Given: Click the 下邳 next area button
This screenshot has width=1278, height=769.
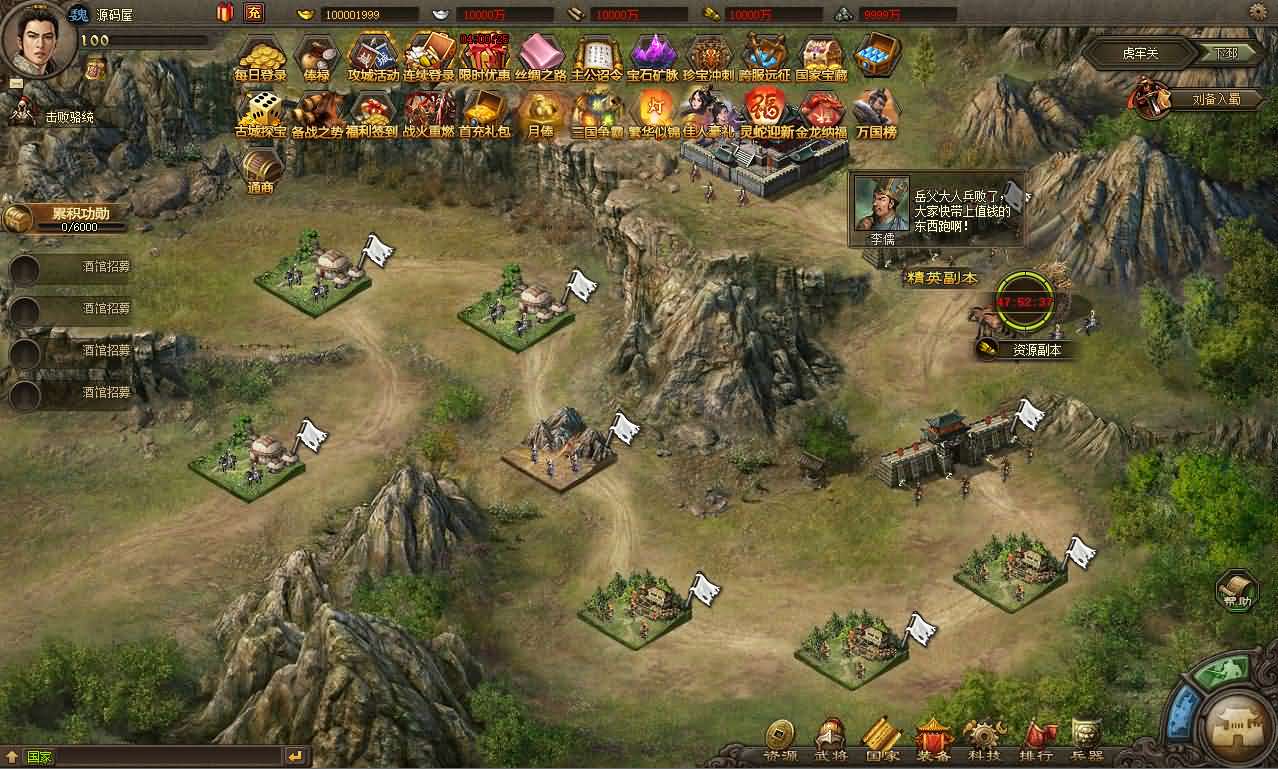Looking at the screenshot, I should point(1225,53).
